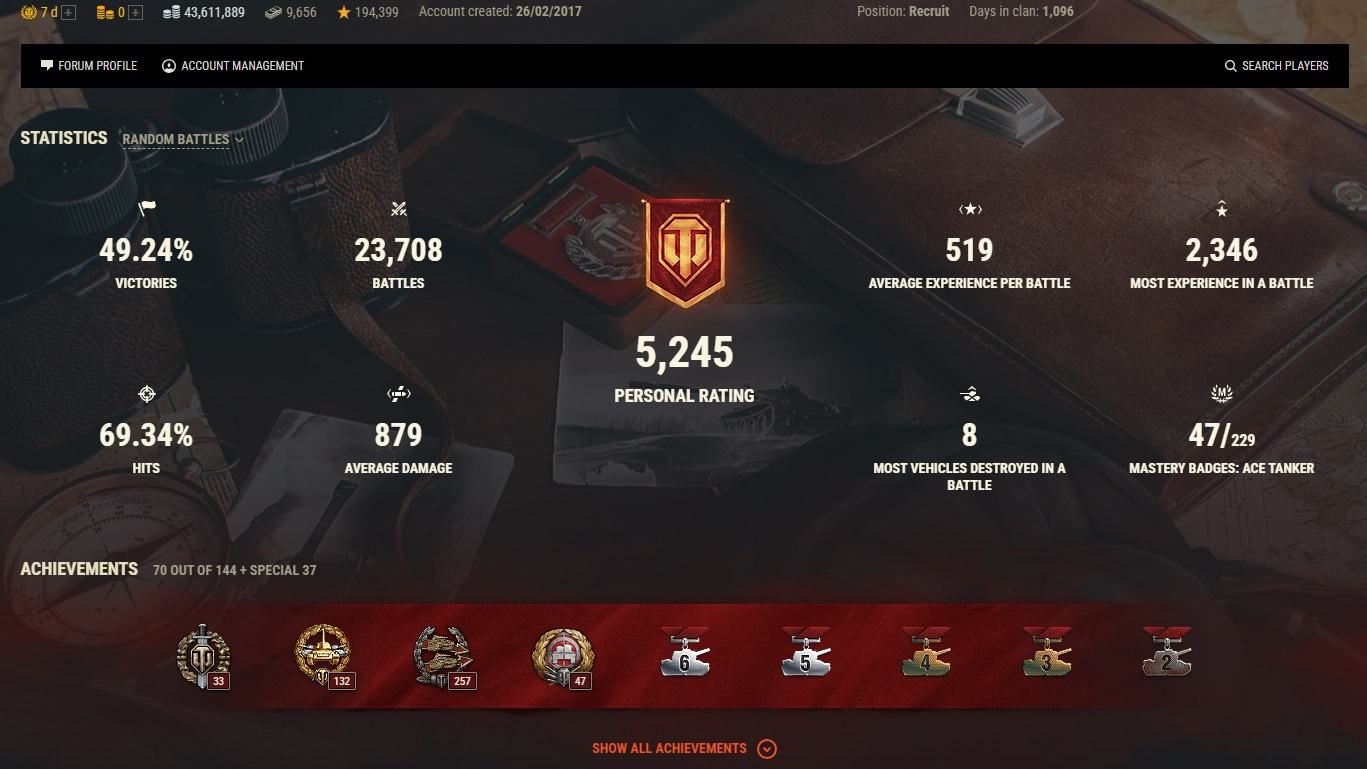Click the Victories flag icon above 49.24%
The height and width of the screenshot is (769, 1367).
coord(146,209)
